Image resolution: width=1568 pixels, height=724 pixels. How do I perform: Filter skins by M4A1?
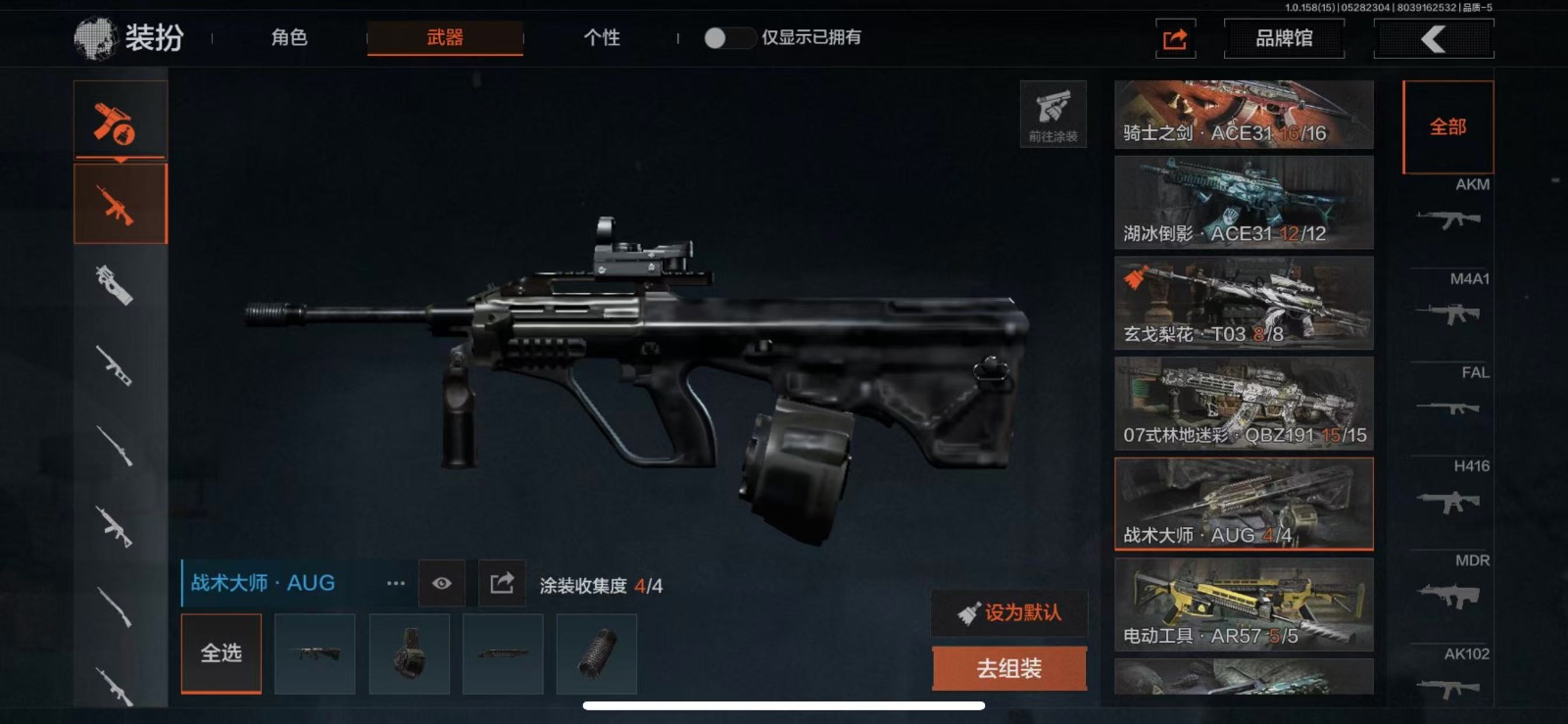[x=1449, y=301]
